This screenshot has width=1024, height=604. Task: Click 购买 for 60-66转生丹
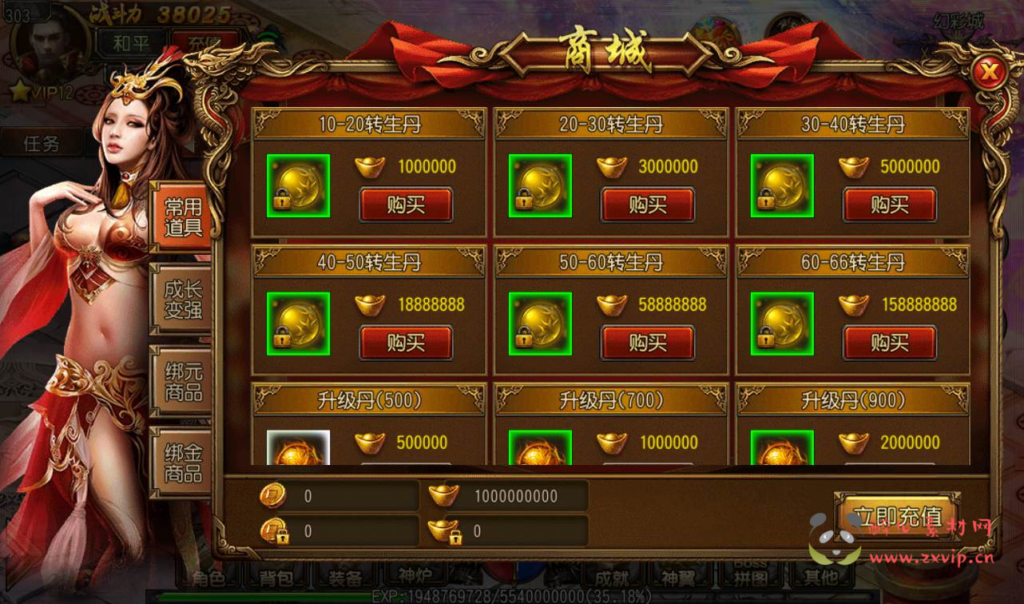[889, 343]
